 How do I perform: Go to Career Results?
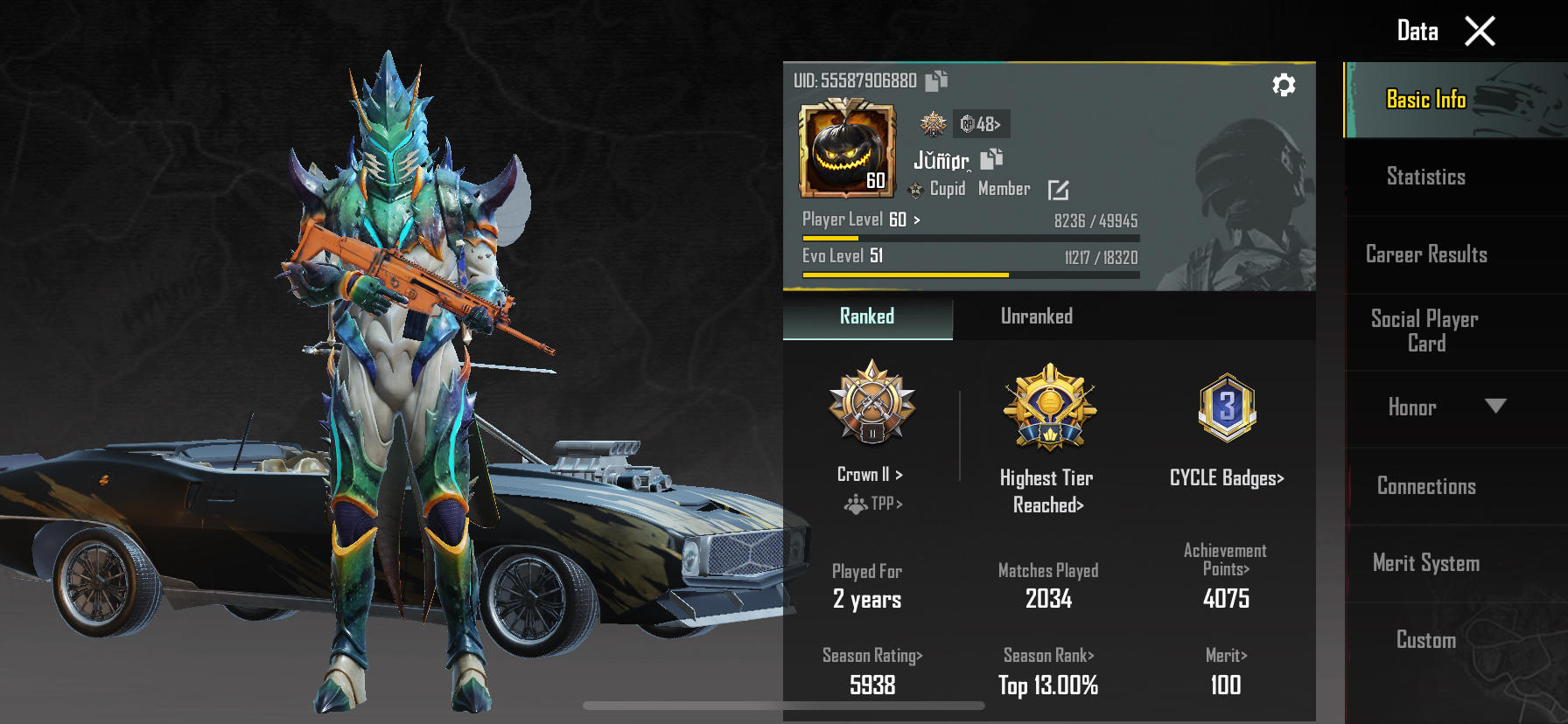pyautogui.click(x=1426, y=254)
